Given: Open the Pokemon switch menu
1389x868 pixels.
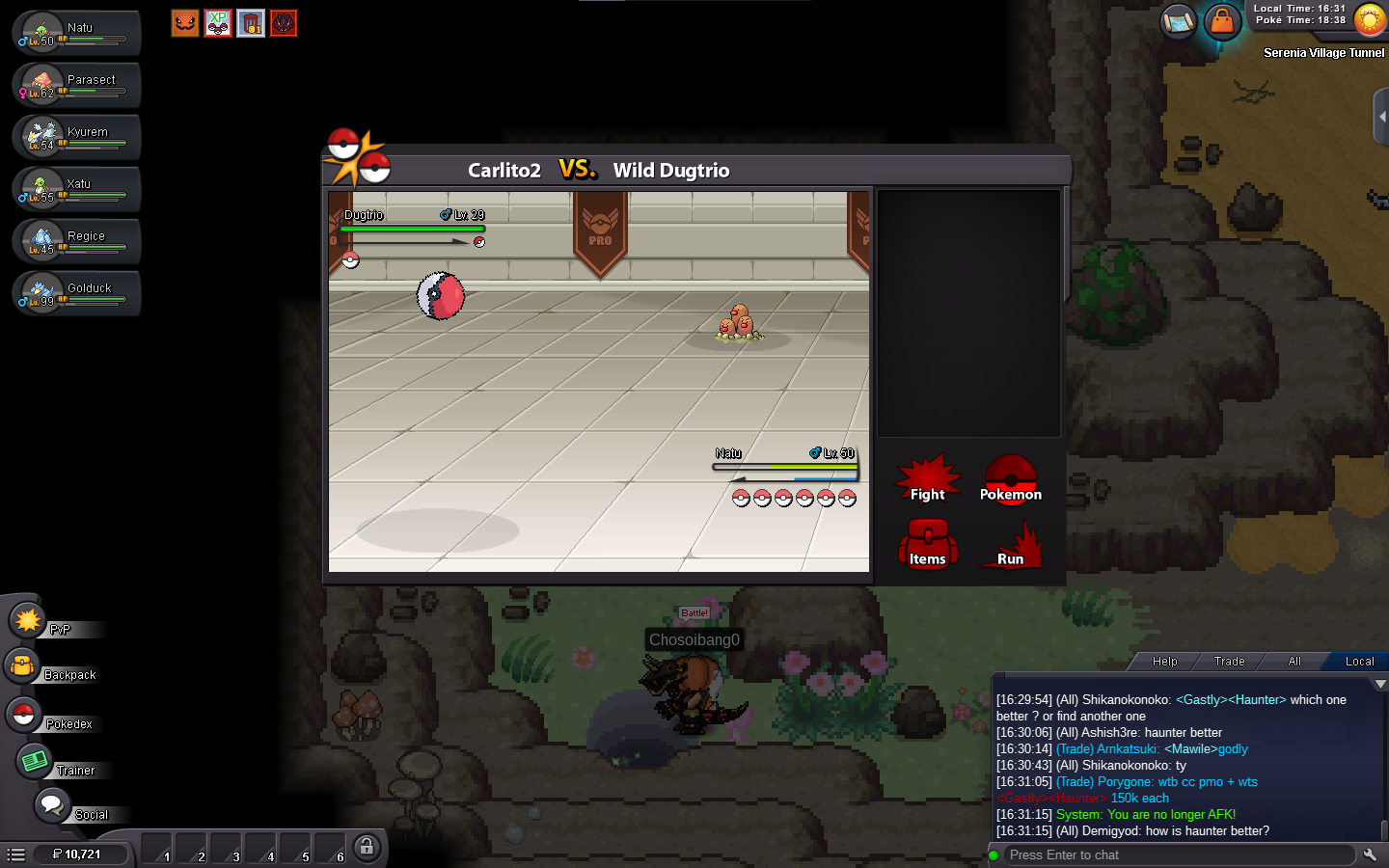Looking at the screenshot, I should 1010,480.
